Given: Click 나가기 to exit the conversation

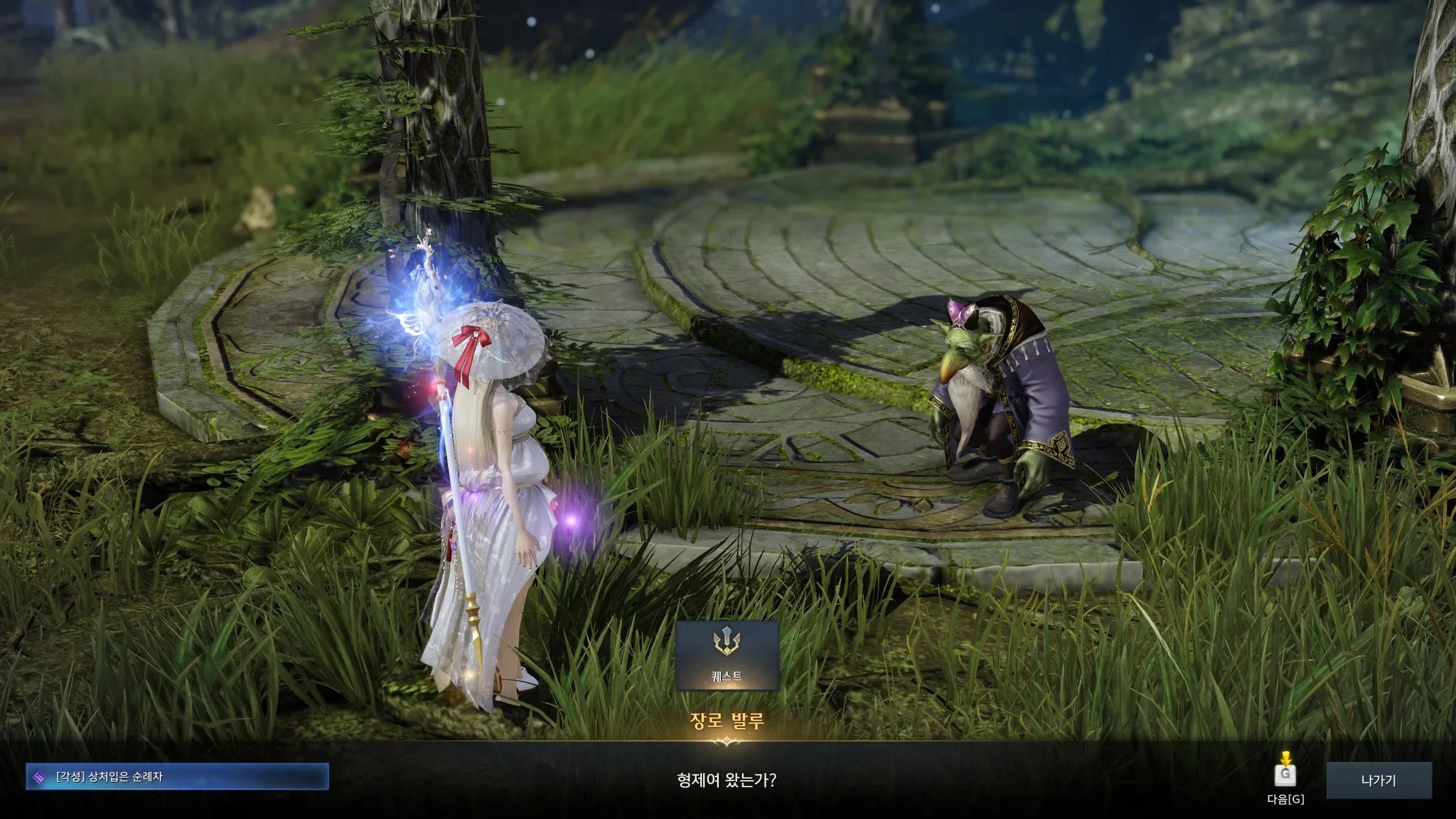Looking at the screenshot, I should [x=1378, y=780].
